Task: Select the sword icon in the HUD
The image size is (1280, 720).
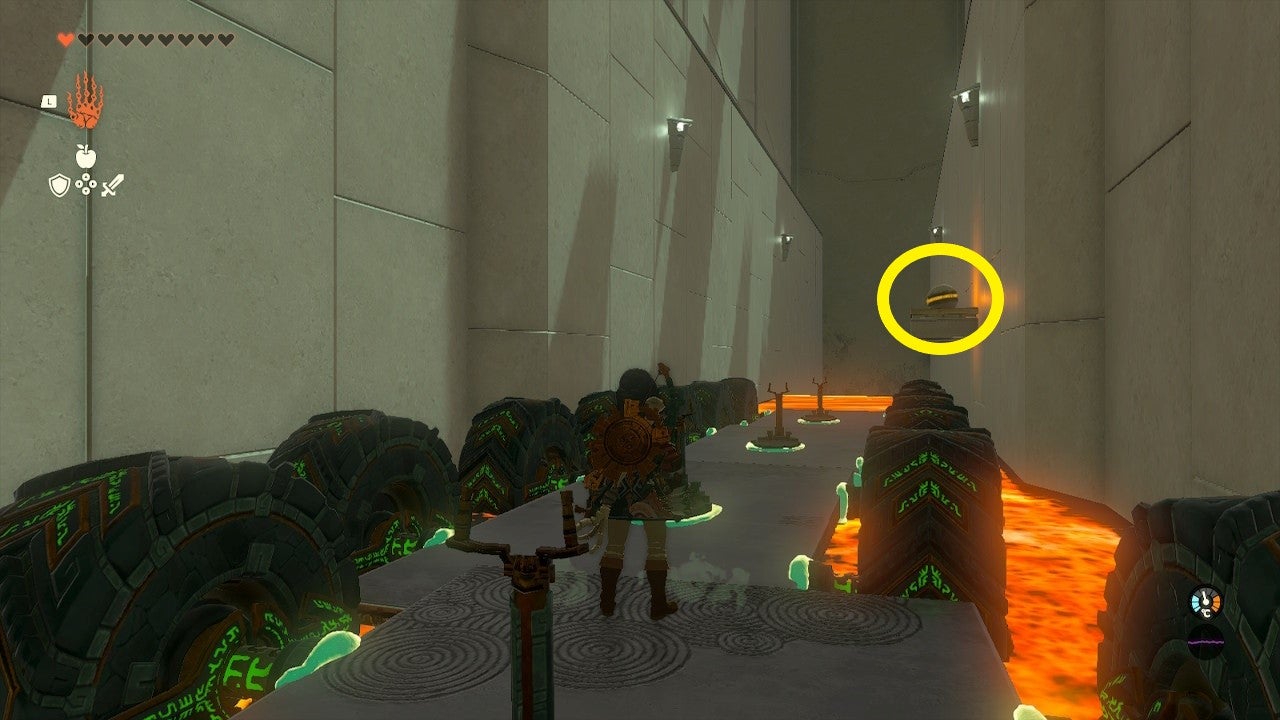Action: coord(112,185)
